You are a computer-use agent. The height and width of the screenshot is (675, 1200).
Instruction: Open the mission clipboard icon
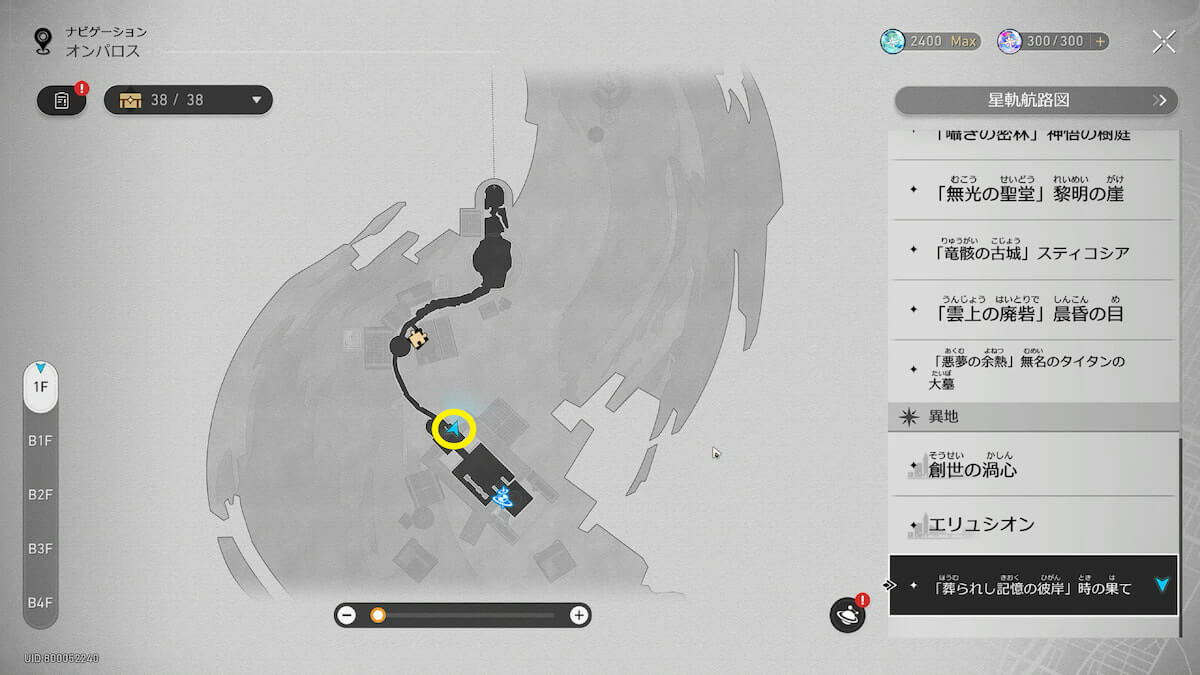pos(62,100)
